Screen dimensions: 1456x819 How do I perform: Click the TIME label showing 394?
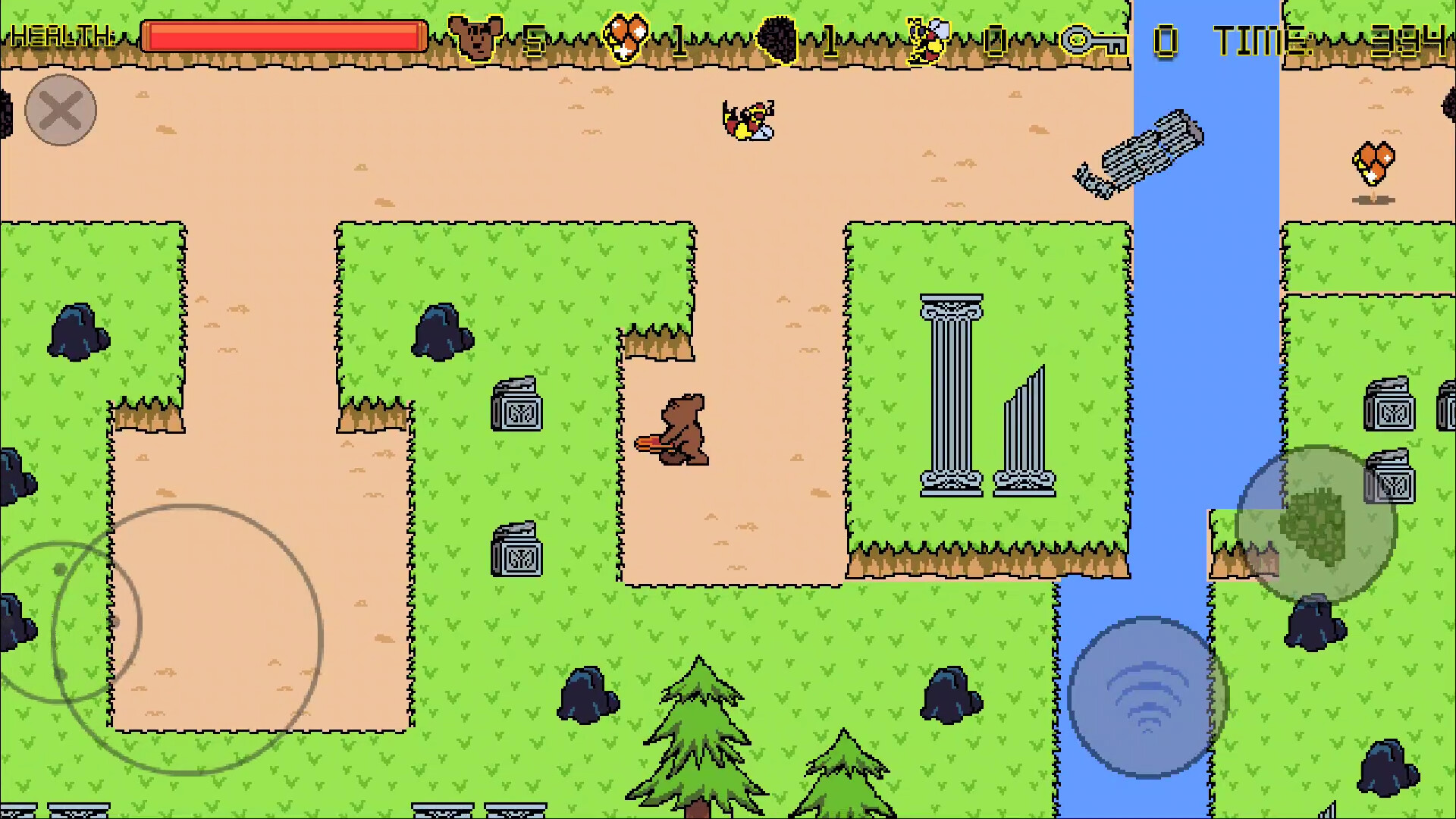point(1259,38)
